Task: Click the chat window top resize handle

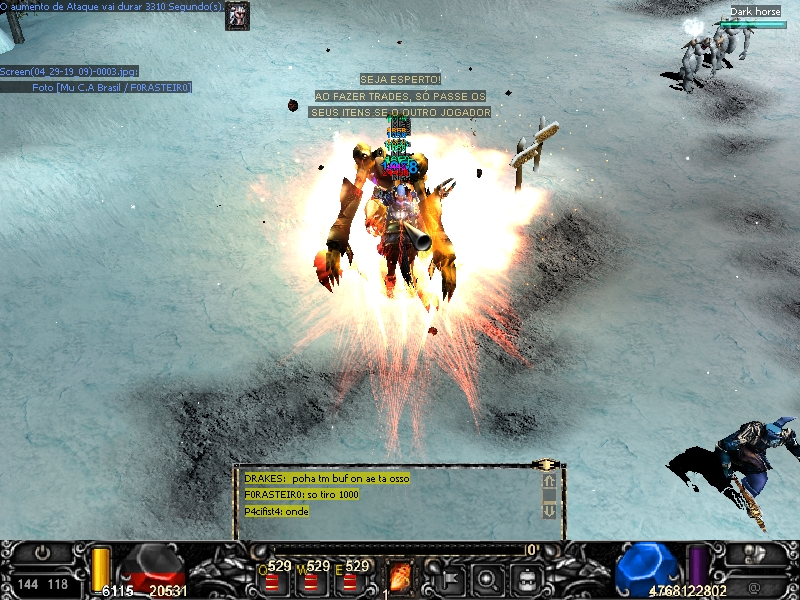Action: (546, 466)
